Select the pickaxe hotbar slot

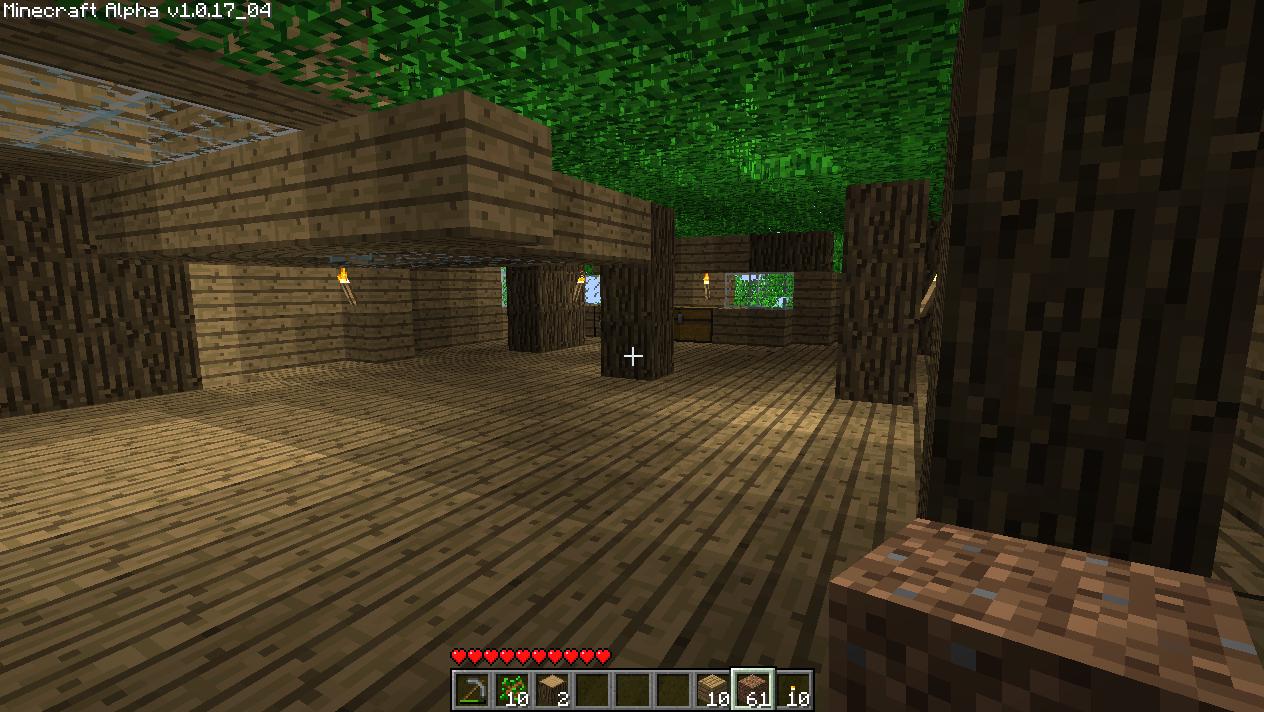[472, 690]
